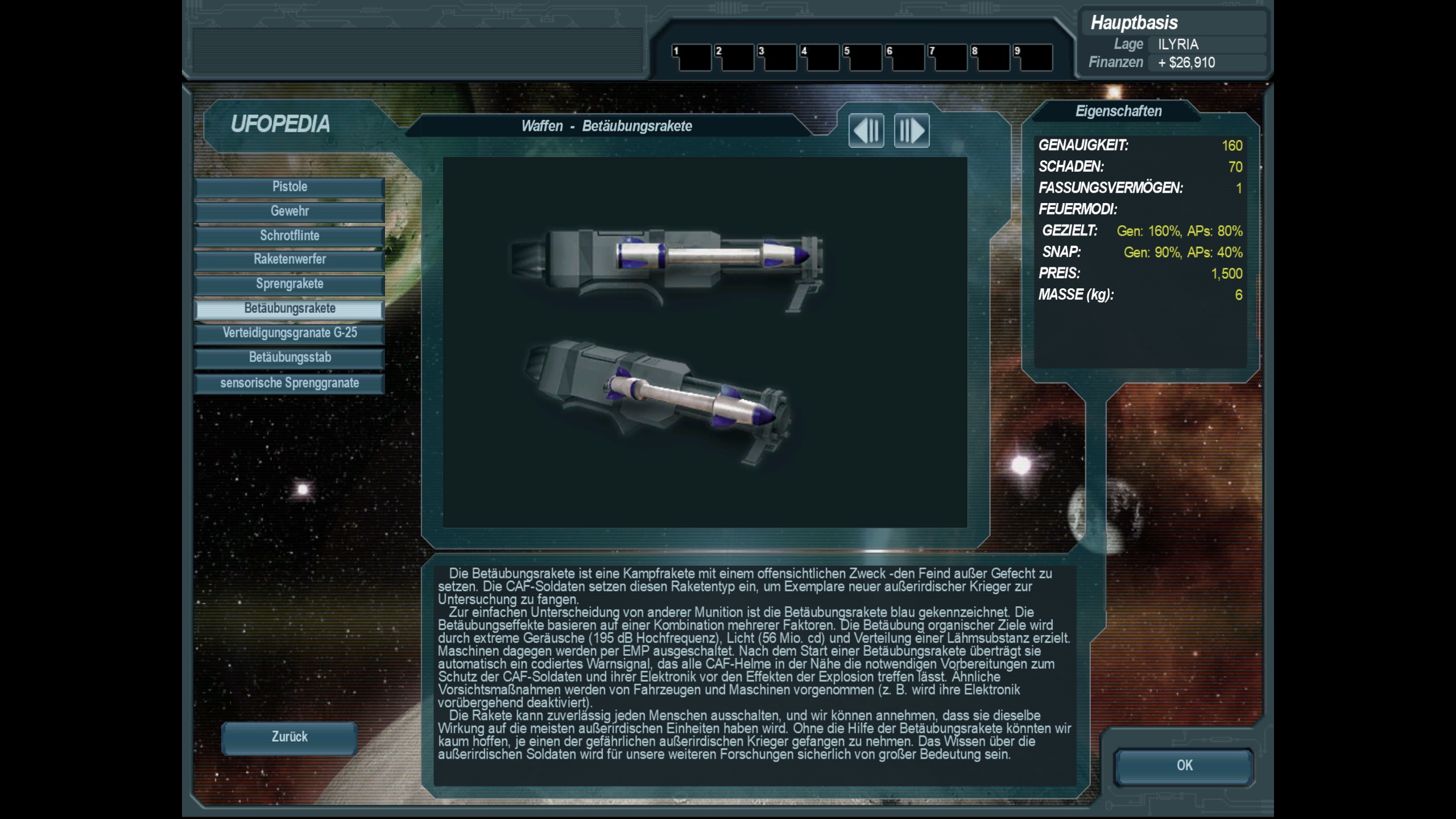1456x819 pixels.
Task: Select Gewehr from the weapons list
Action: point(289,212)
